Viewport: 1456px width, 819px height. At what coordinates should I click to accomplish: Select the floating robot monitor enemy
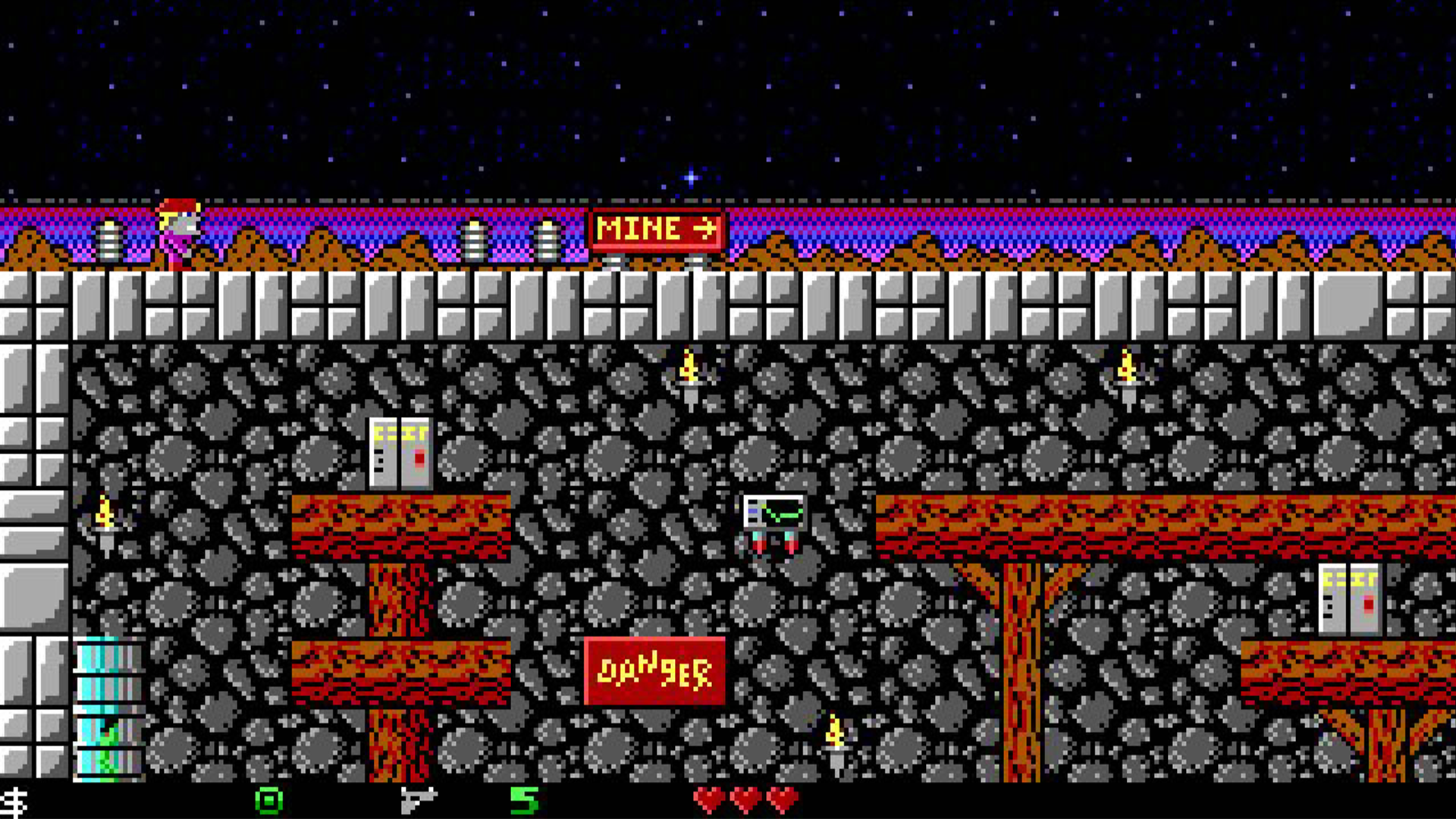773,523
